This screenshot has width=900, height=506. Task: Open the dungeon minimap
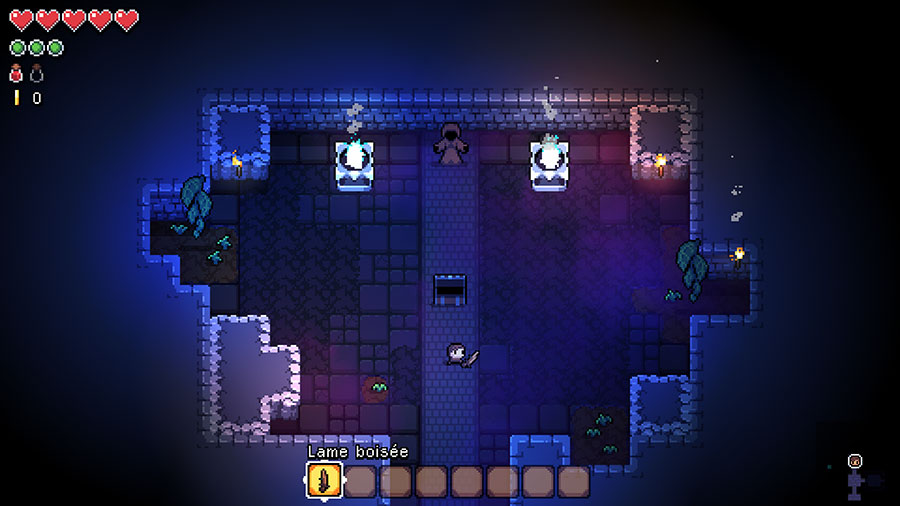point(857,477)
